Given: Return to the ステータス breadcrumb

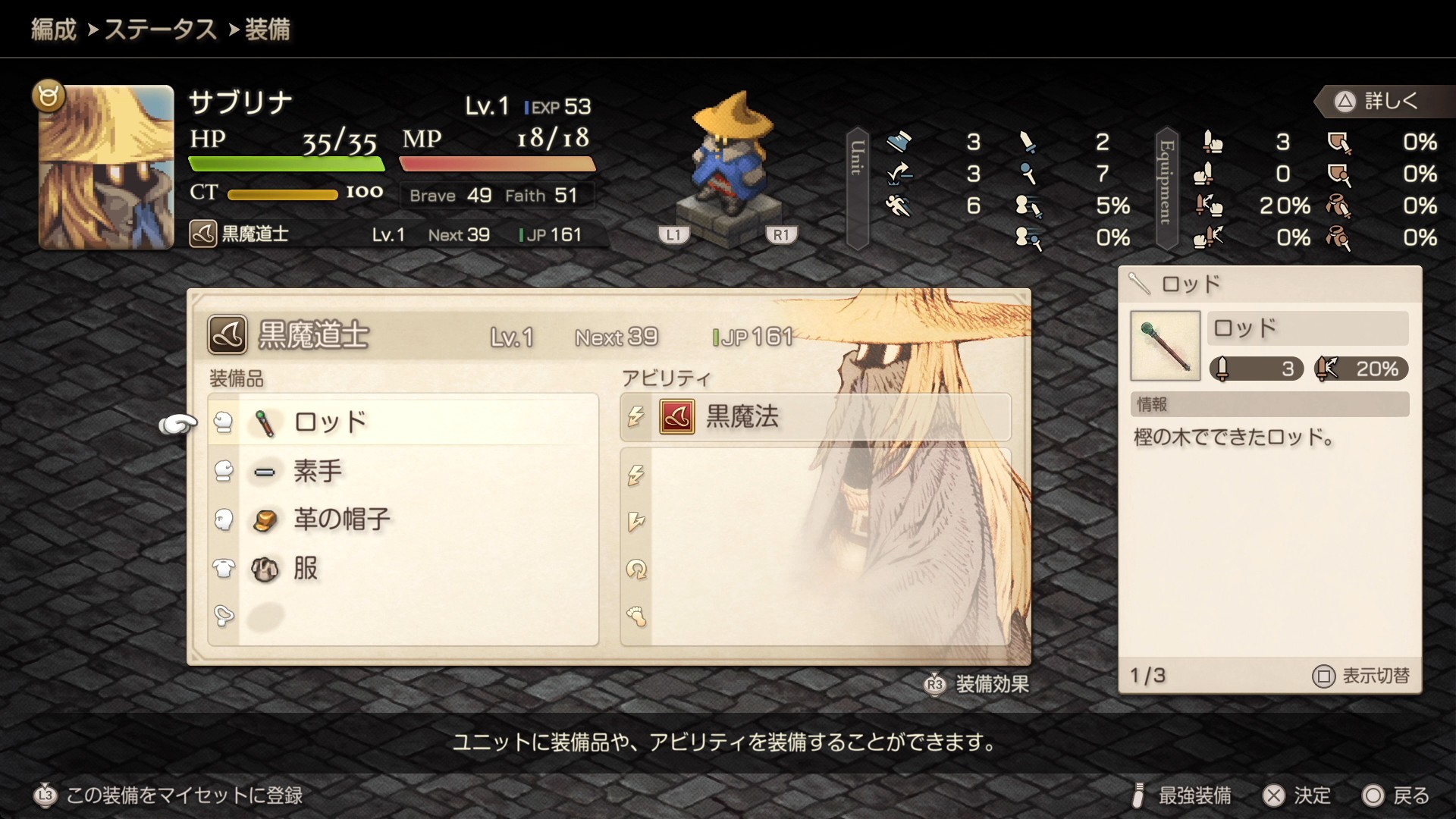Looking at the screenshot, I should click(160, 30).
